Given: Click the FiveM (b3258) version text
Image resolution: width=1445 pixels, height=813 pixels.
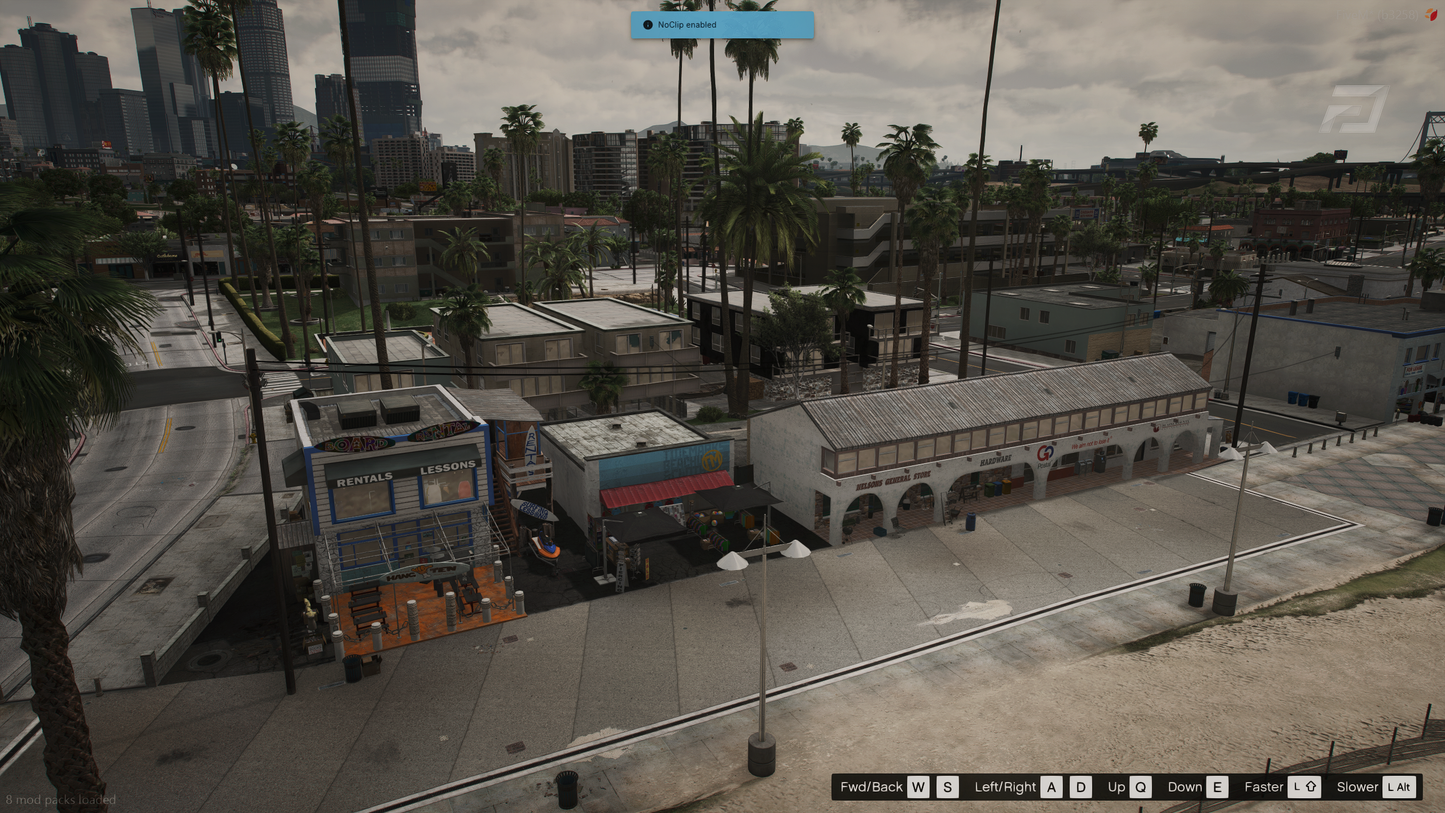Looking at the screenshot, I should pyautogui.click(x=1378, y=14).
